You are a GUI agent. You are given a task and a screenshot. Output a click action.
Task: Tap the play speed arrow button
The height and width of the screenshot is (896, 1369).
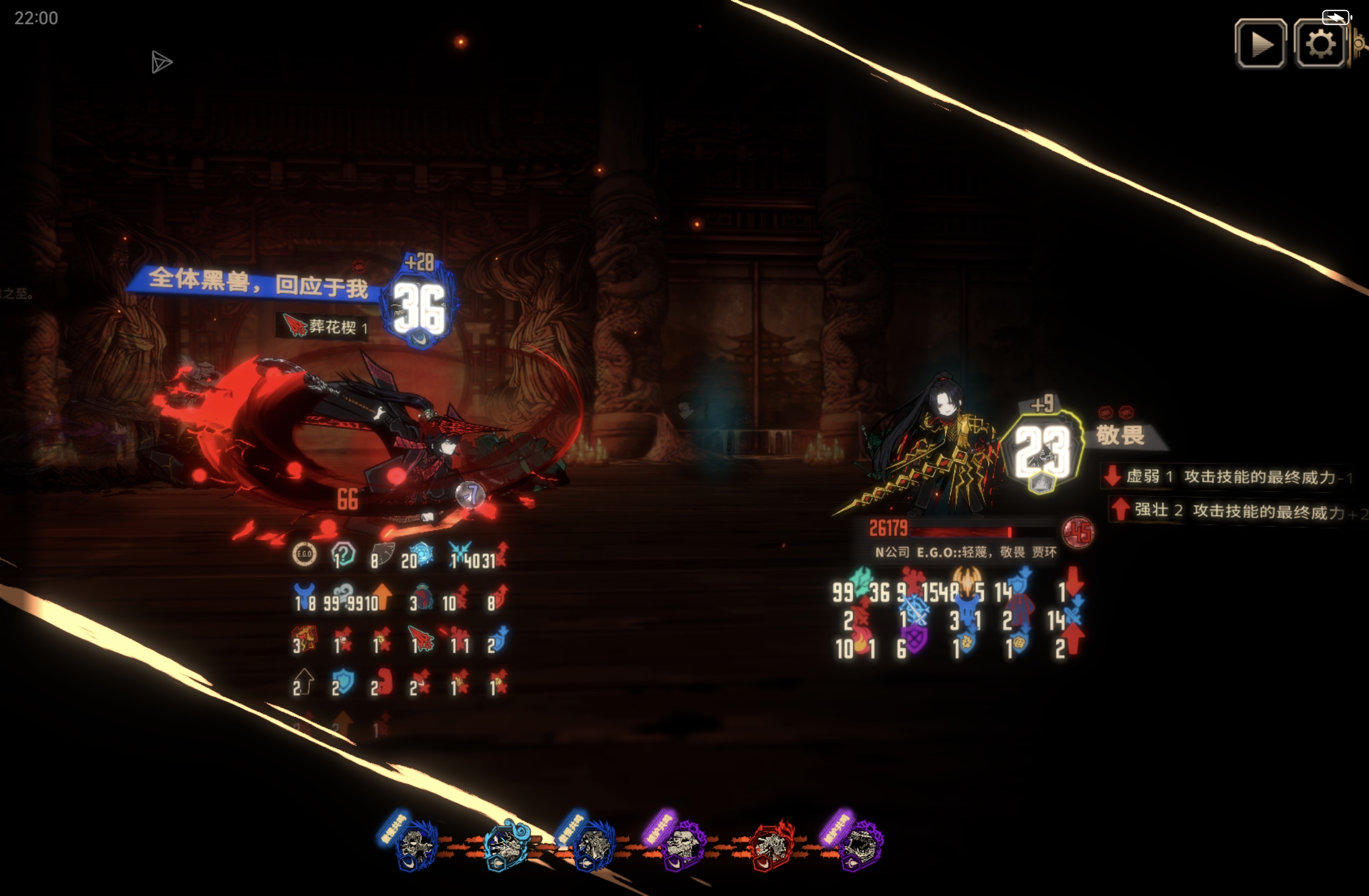(1260, 44)
